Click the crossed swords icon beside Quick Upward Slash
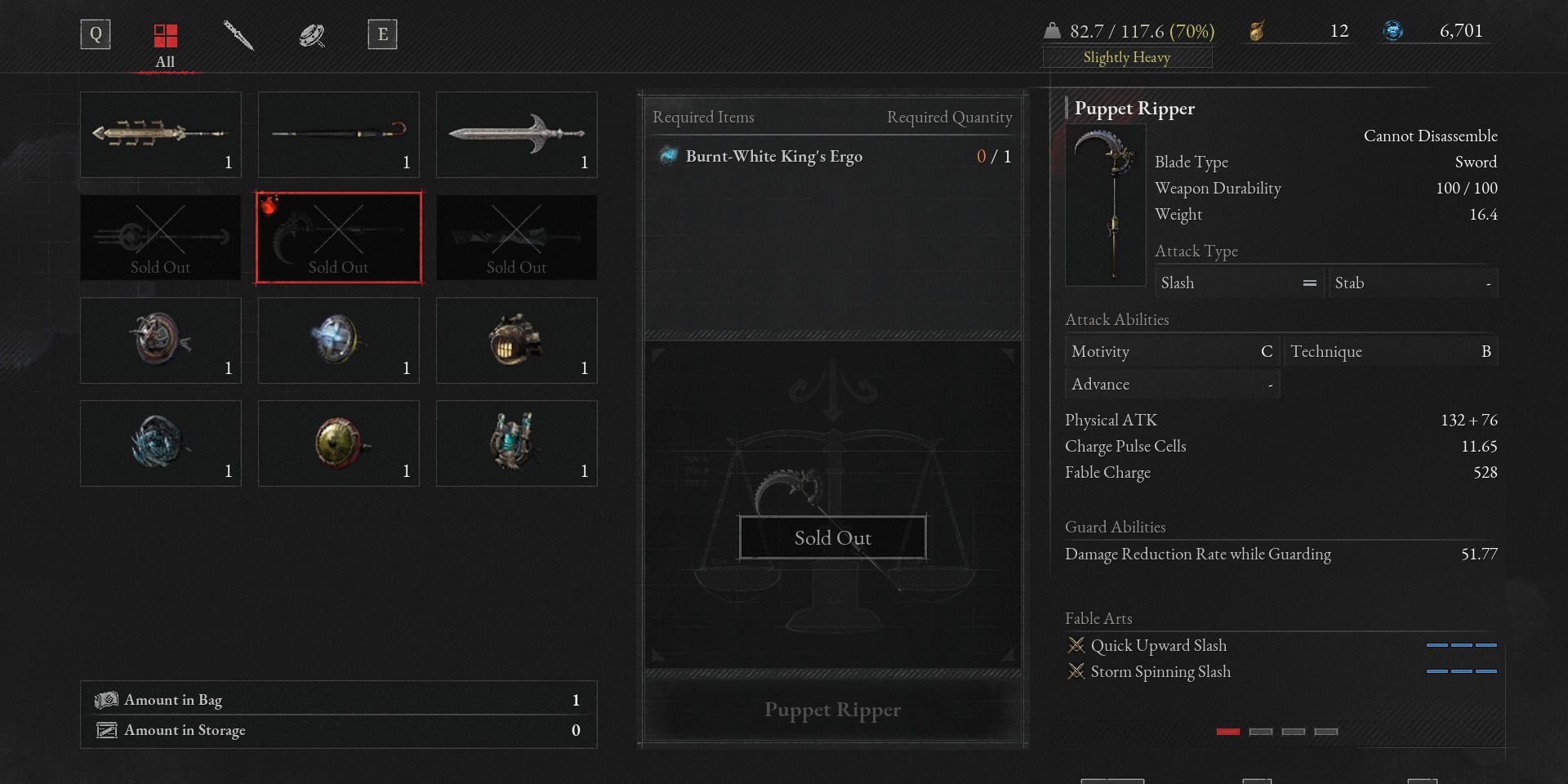Screen dimensions: 1568x784 [1076, 645]
